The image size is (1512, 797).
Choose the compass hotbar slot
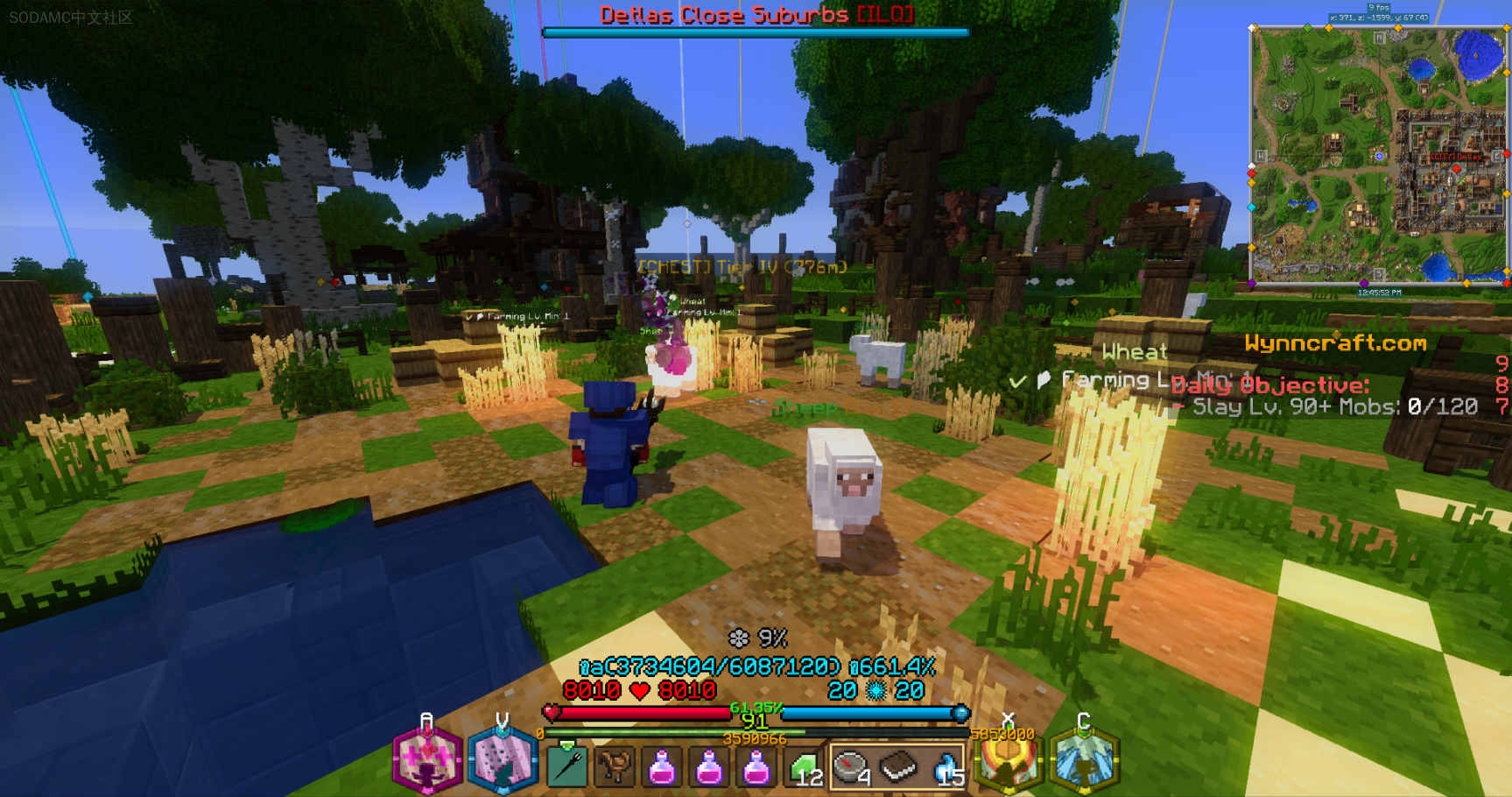tap(851, 767)
